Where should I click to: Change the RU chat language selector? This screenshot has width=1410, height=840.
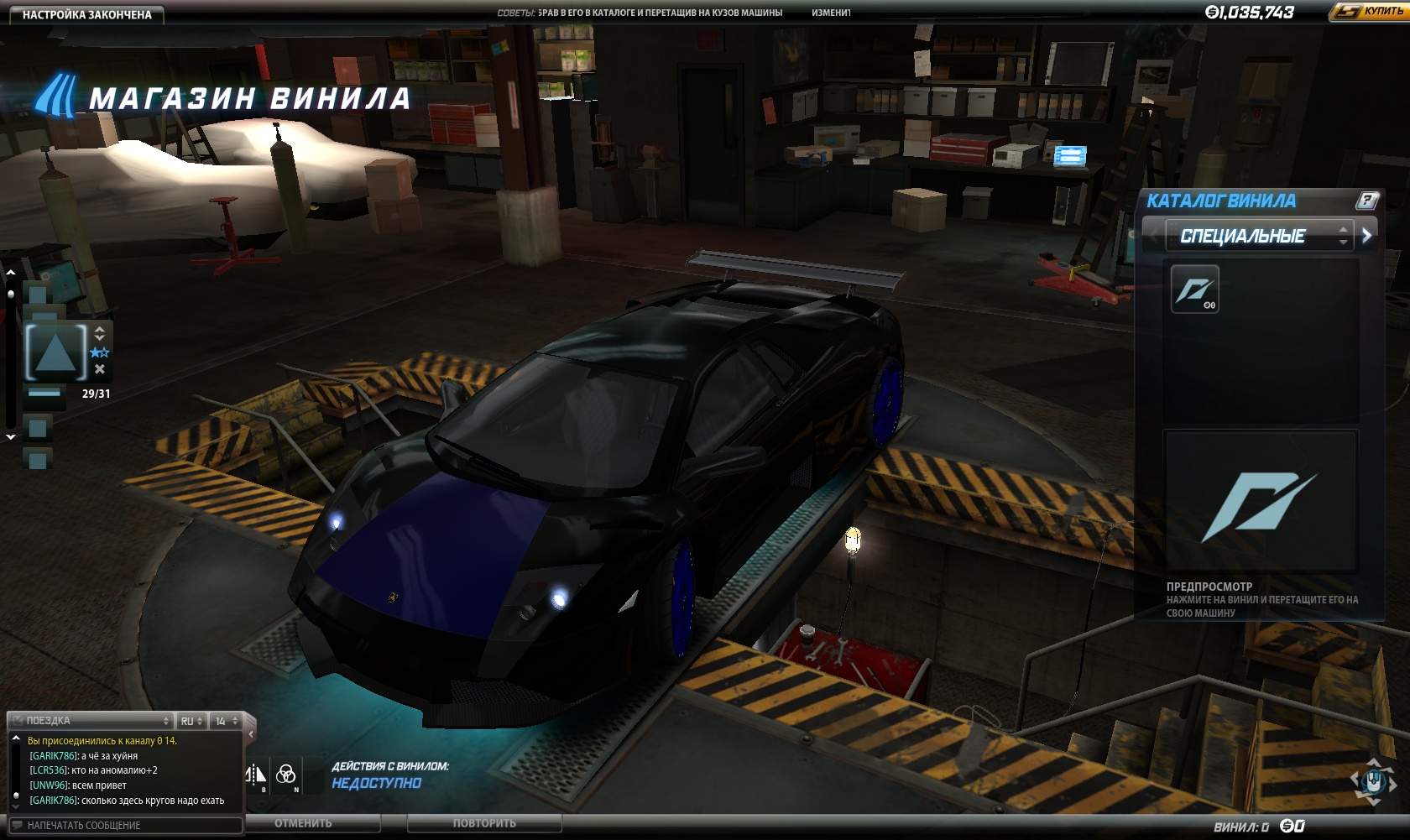191,721
